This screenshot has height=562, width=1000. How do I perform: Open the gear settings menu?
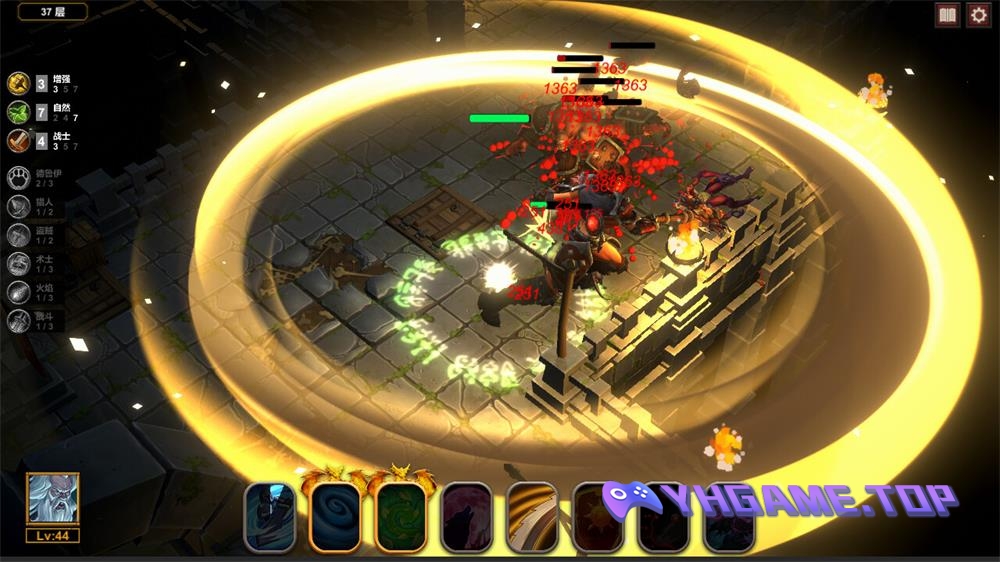tap(977, 15)
